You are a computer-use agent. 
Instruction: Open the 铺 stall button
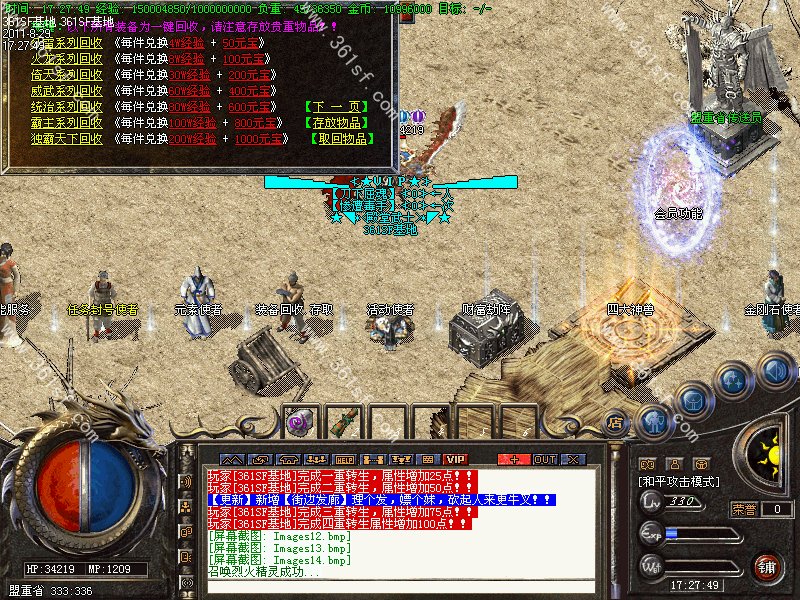(767, 566)
